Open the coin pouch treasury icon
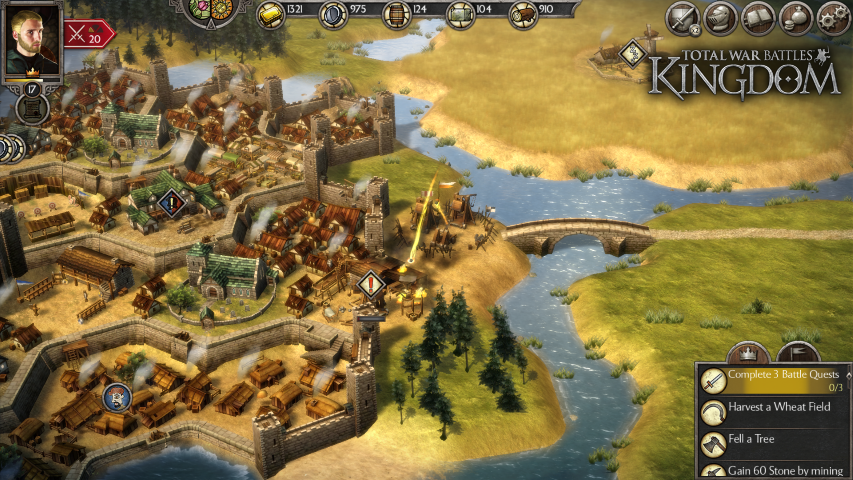The width and height of the screenshot is (853, 480). pos(796,17)
